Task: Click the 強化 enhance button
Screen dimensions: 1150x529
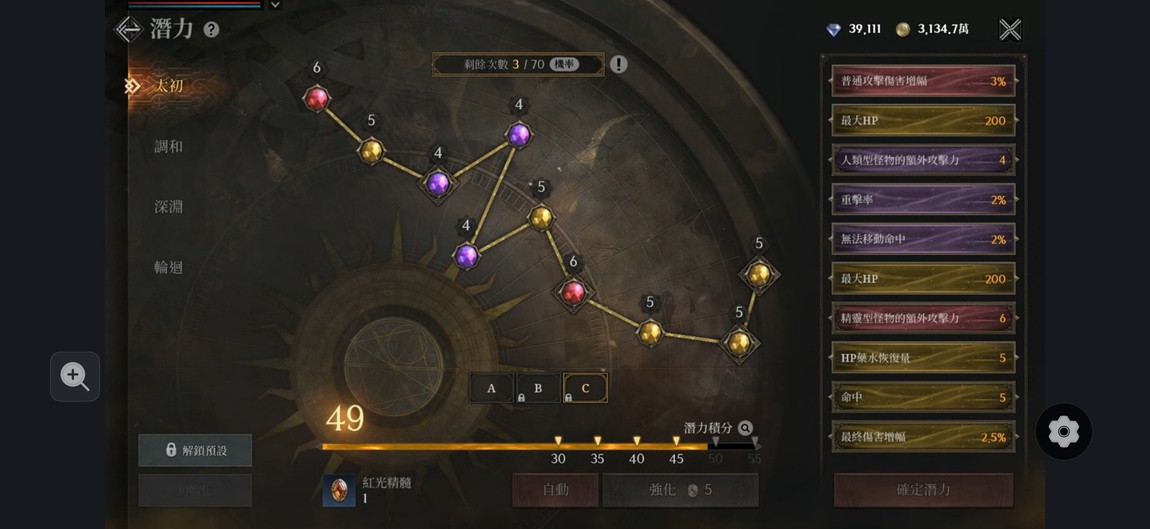Action: coord(680,490)
